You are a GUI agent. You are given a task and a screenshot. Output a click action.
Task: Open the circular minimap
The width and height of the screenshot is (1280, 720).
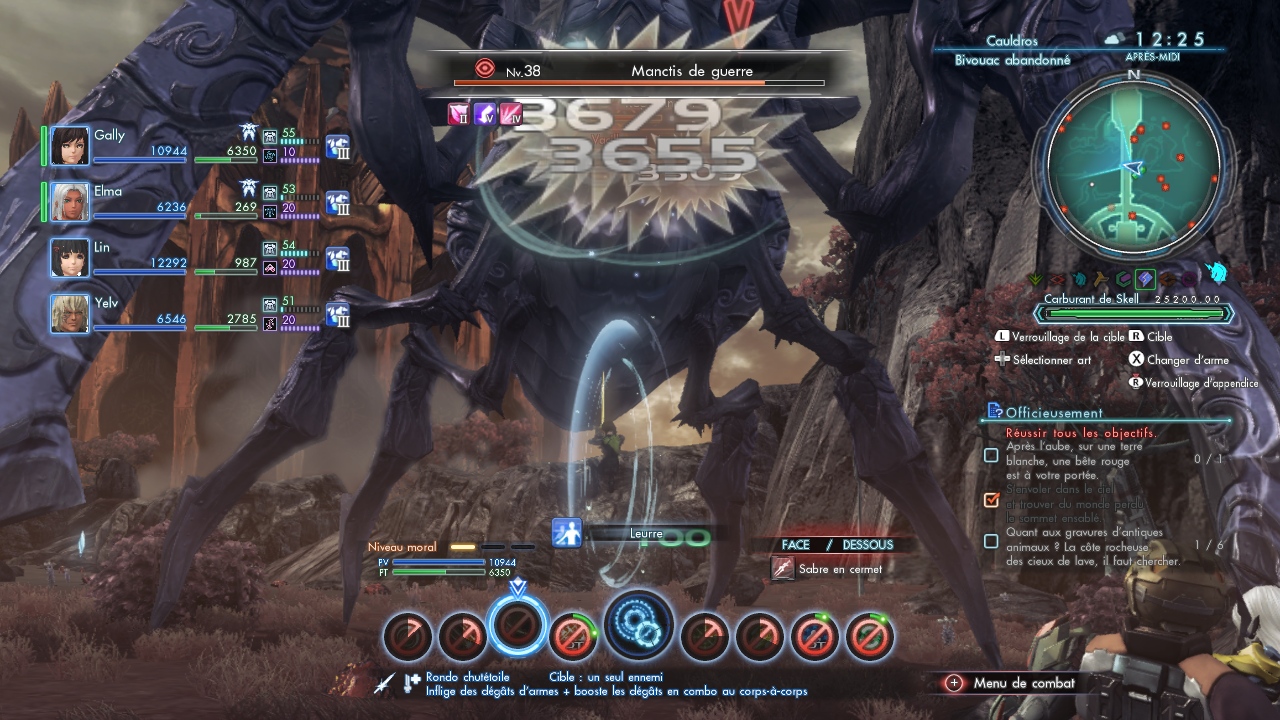coord(1133,166)
